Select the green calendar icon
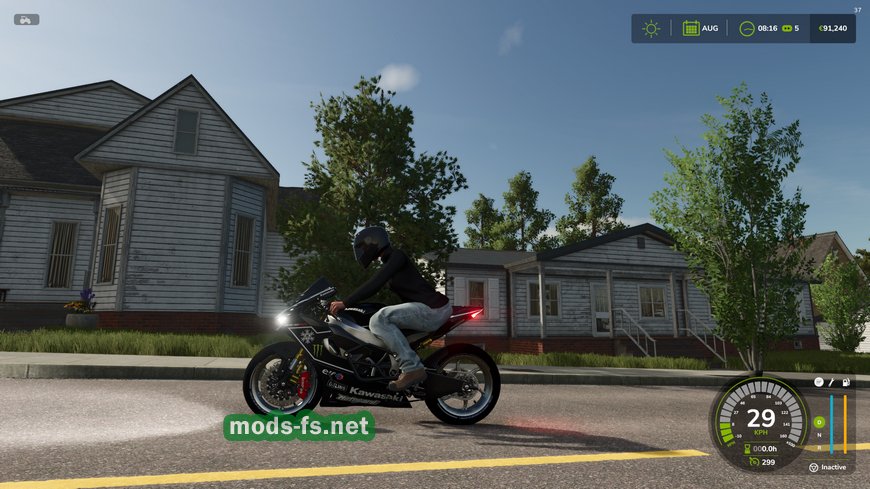Image resolution: width=870 pixels, height=489 pixels. pos(691,28)
